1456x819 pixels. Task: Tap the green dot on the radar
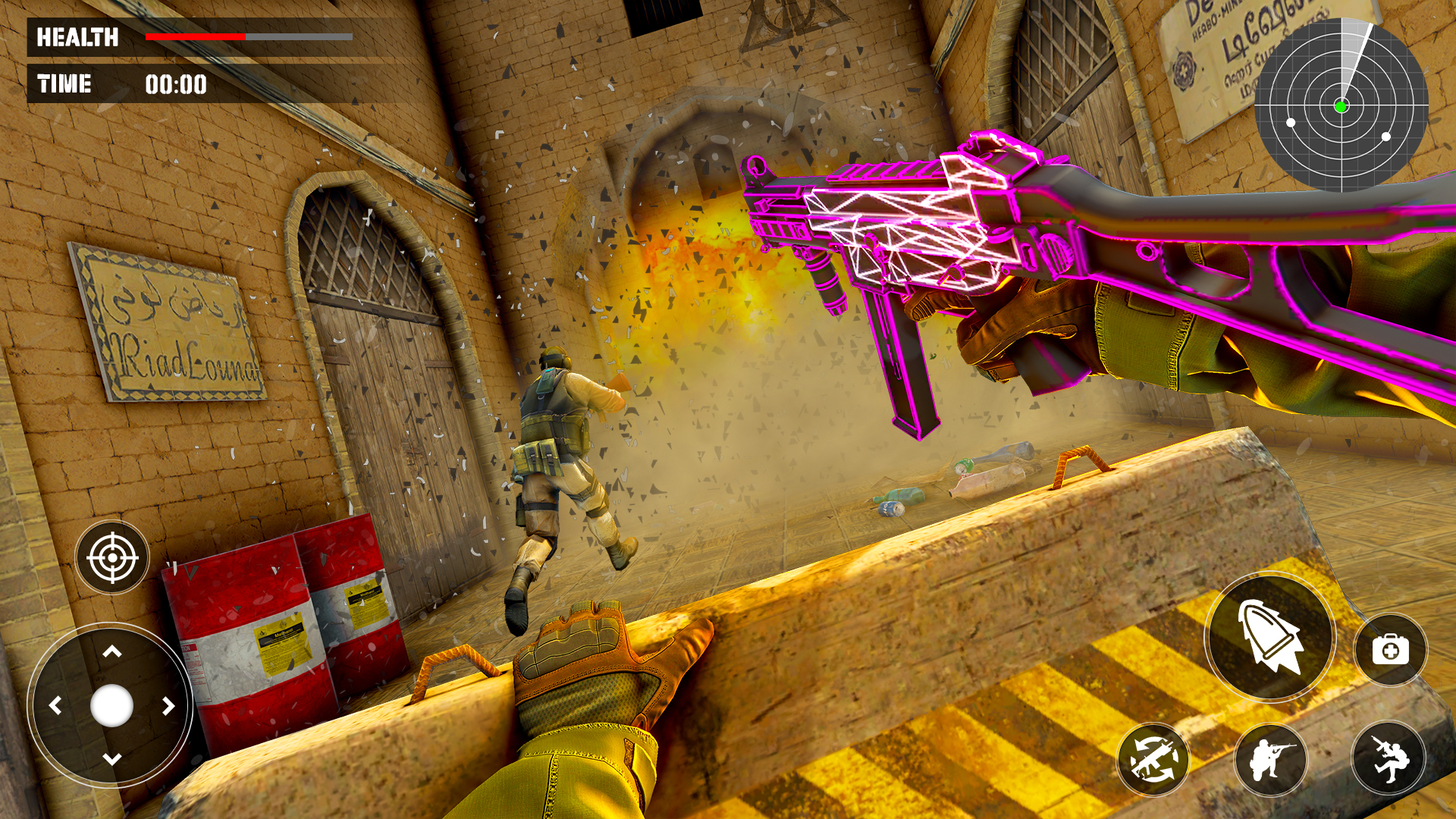[x=1342, y=106]
